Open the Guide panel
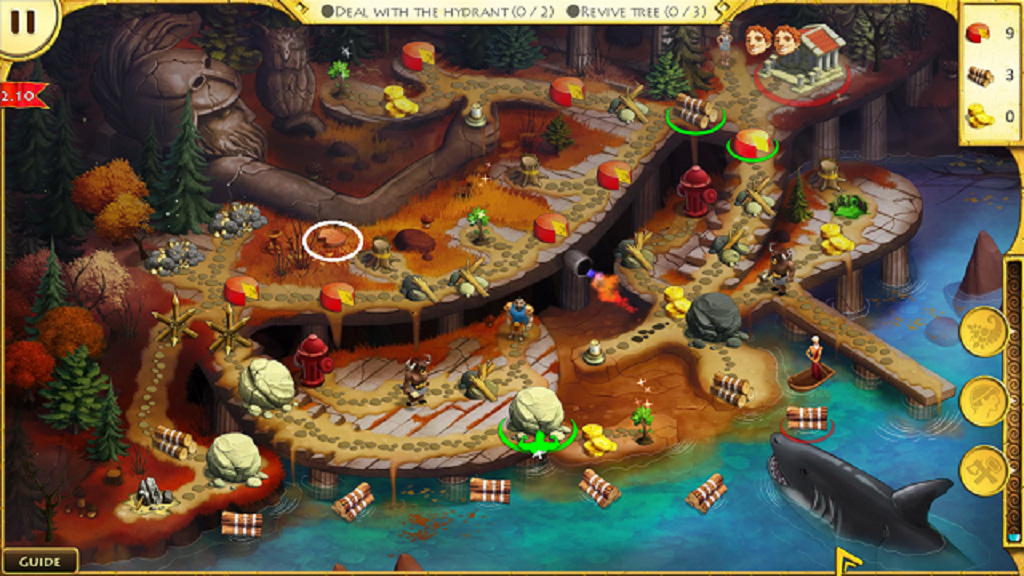 (40, 561)
